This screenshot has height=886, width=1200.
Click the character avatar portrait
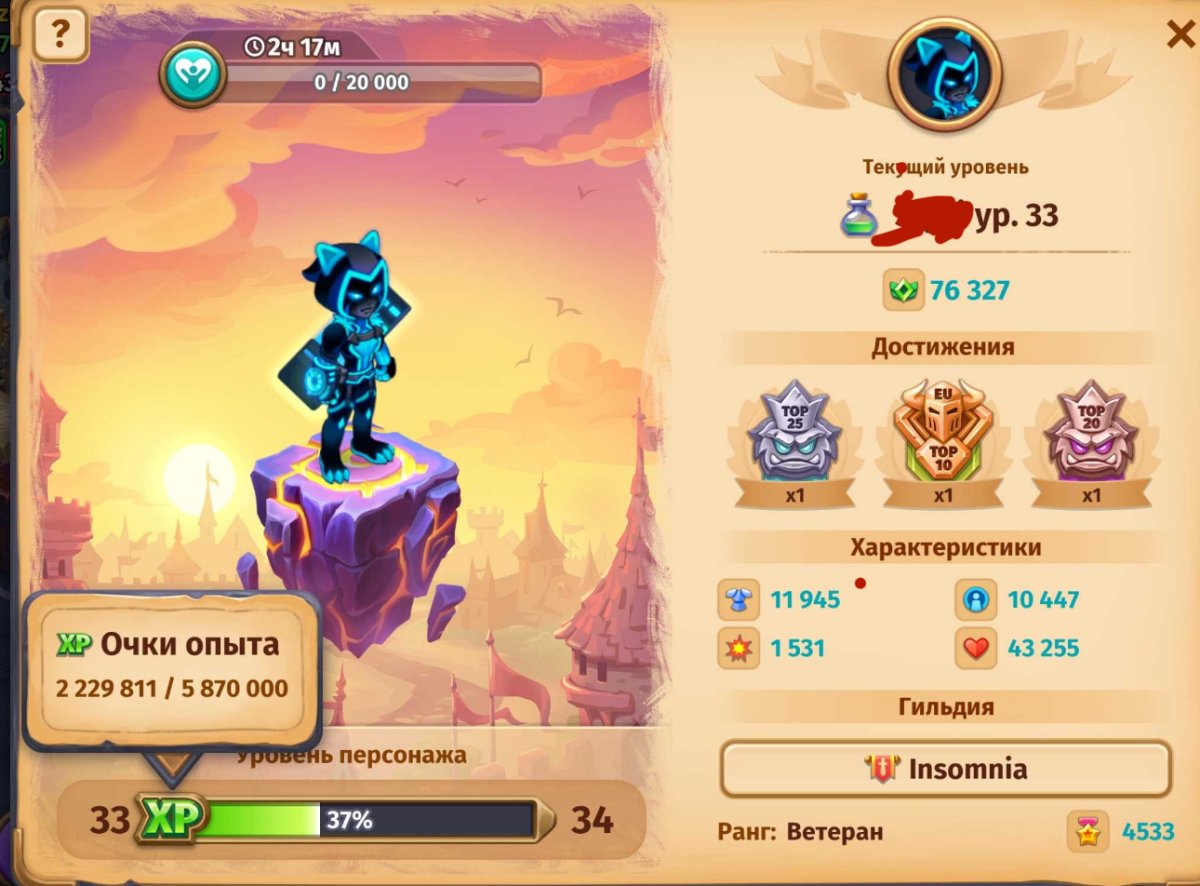pyautogui.click(x=944, y=74)
